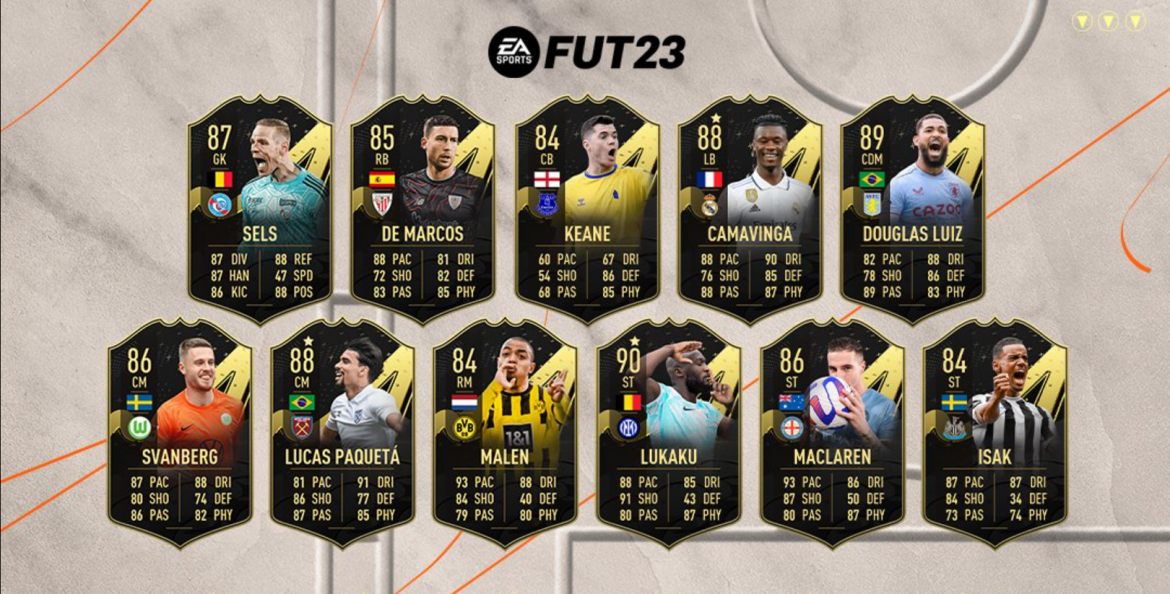
Task: Open the Douglas Luiz CDM card
Action: tap(912, 210)
